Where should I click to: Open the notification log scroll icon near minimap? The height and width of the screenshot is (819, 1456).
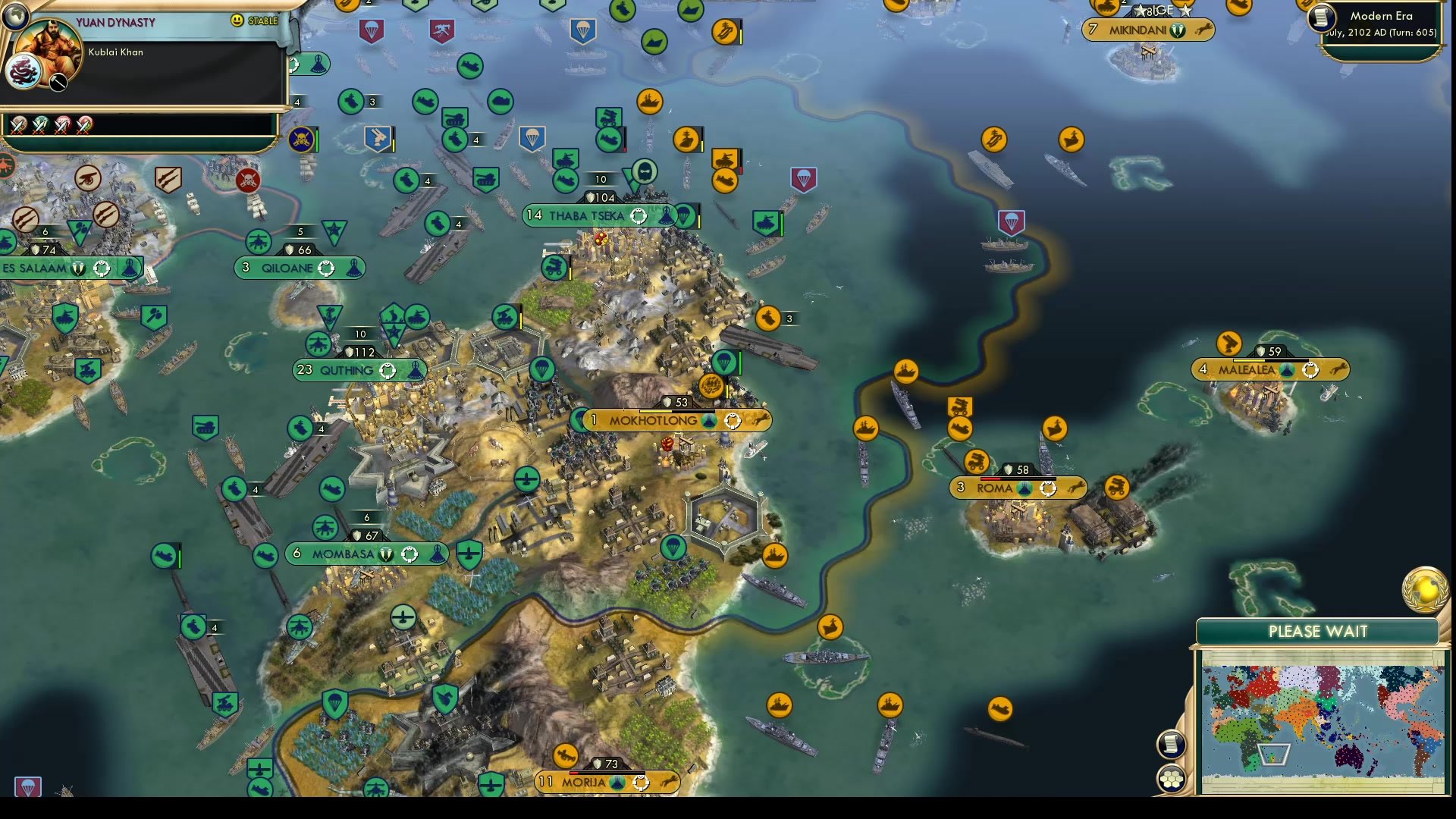click(x=1171, y=745)
